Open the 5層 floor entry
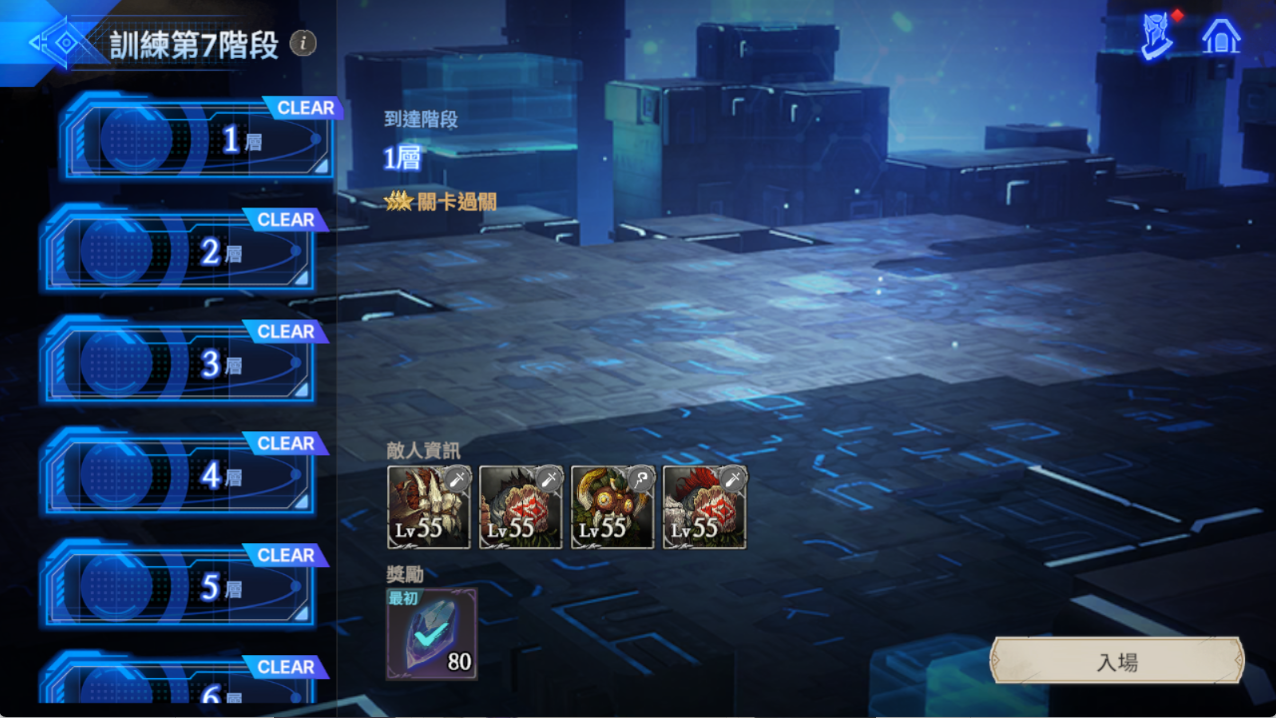This screenshot has height=718, width=1276. pos(180,587)
